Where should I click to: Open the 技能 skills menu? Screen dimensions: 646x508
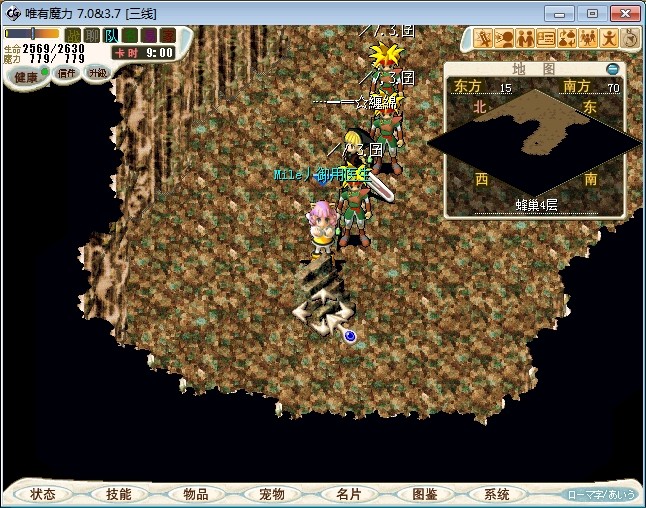coord(118,494)
